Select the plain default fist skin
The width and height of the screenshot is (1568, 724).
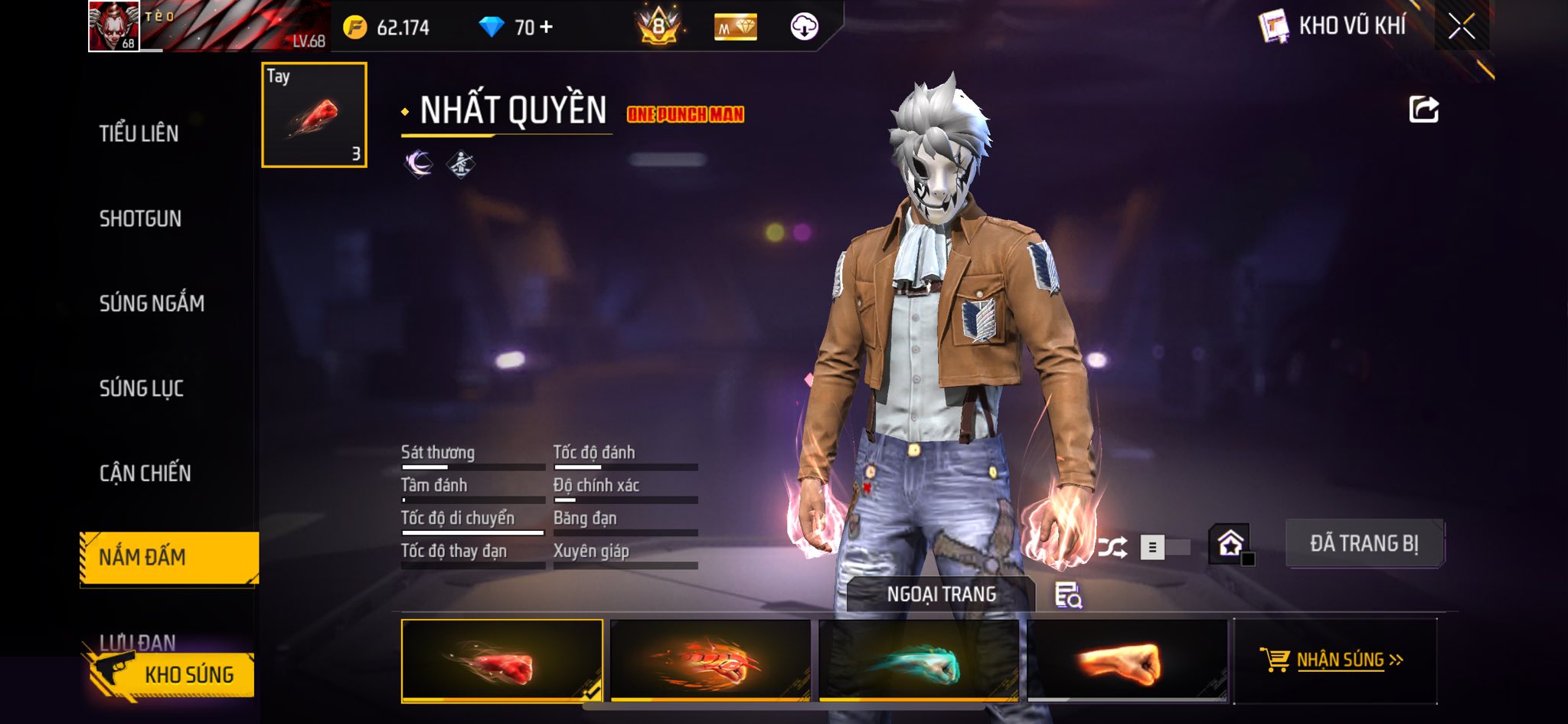pos(1126,660)
